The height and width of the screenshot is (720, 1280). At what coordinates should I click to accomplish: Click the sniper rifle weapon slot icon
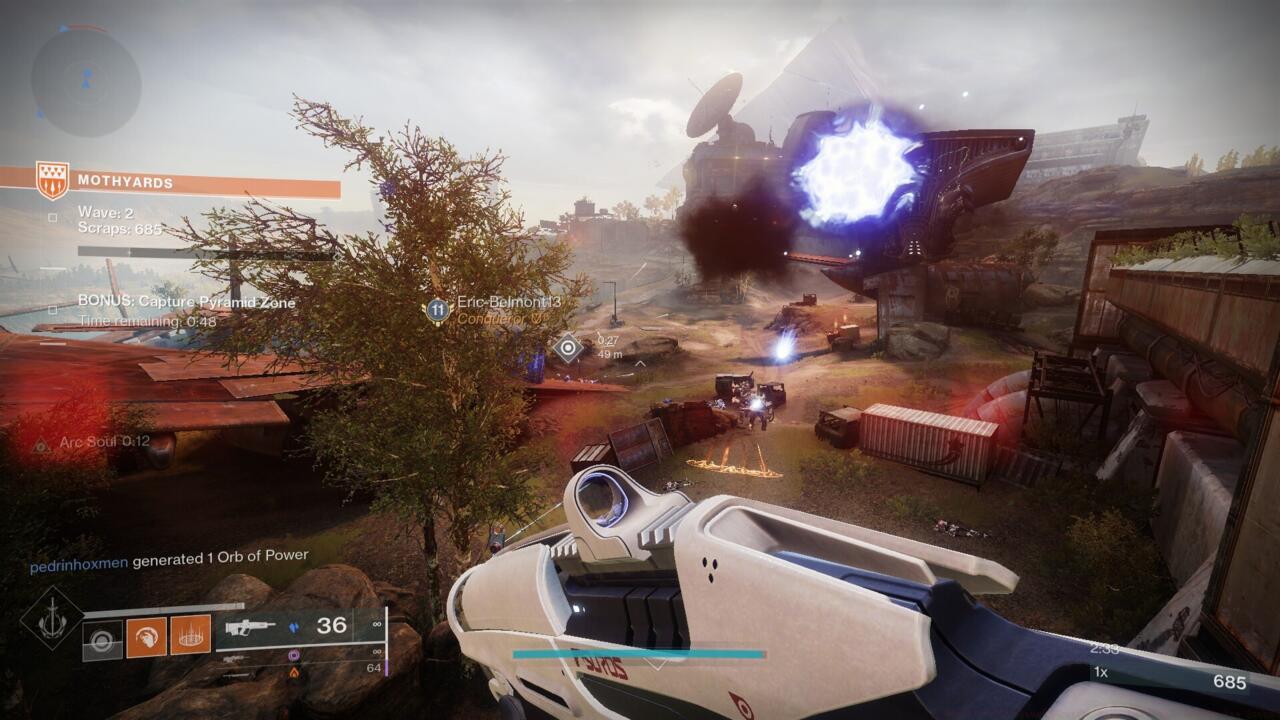click(x=233, y=659)
